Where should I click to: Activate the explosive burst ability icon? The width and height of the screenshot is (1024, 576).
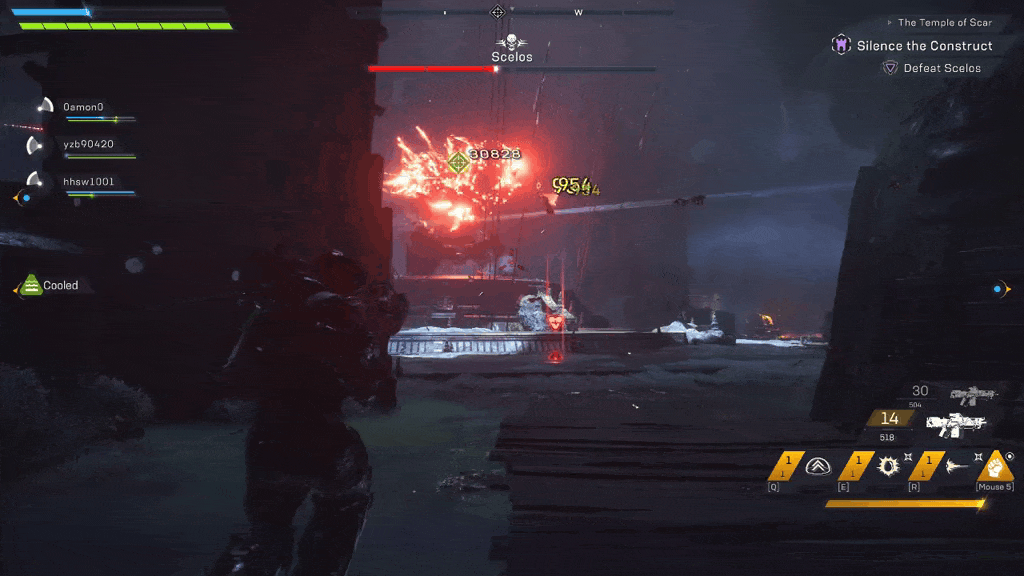(x=887, y=465)
